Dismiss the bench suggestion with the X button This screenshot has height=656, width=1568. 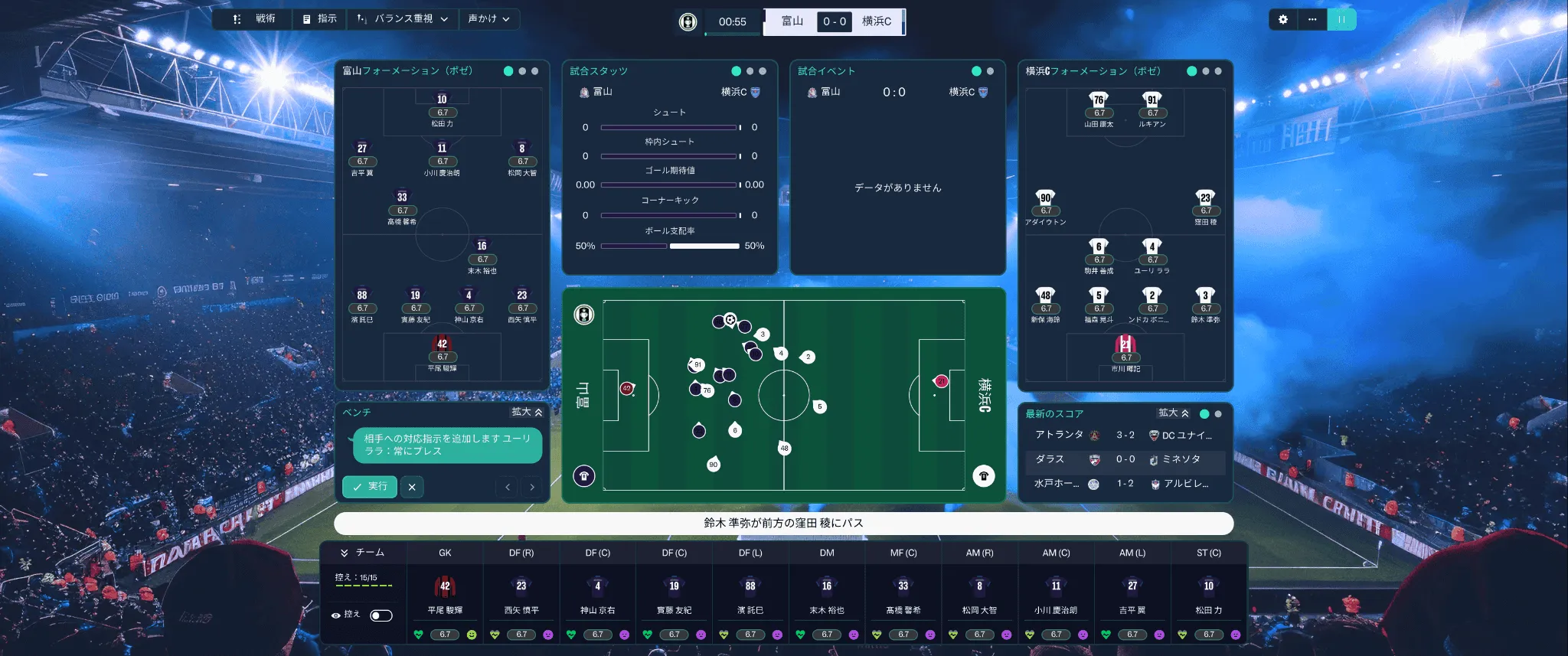pos(412,487)
